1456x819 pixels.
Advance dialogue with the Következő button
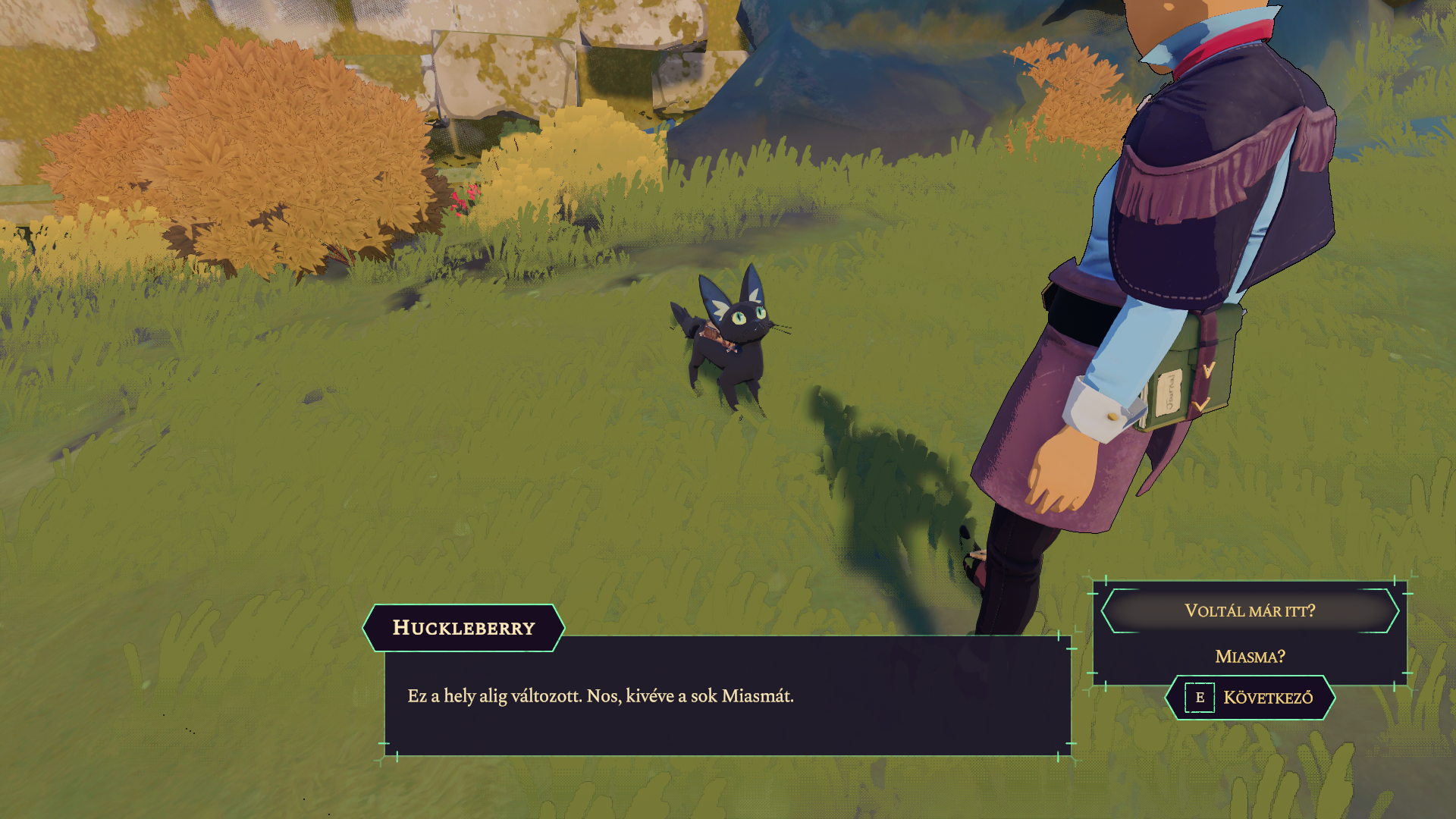1250,698
